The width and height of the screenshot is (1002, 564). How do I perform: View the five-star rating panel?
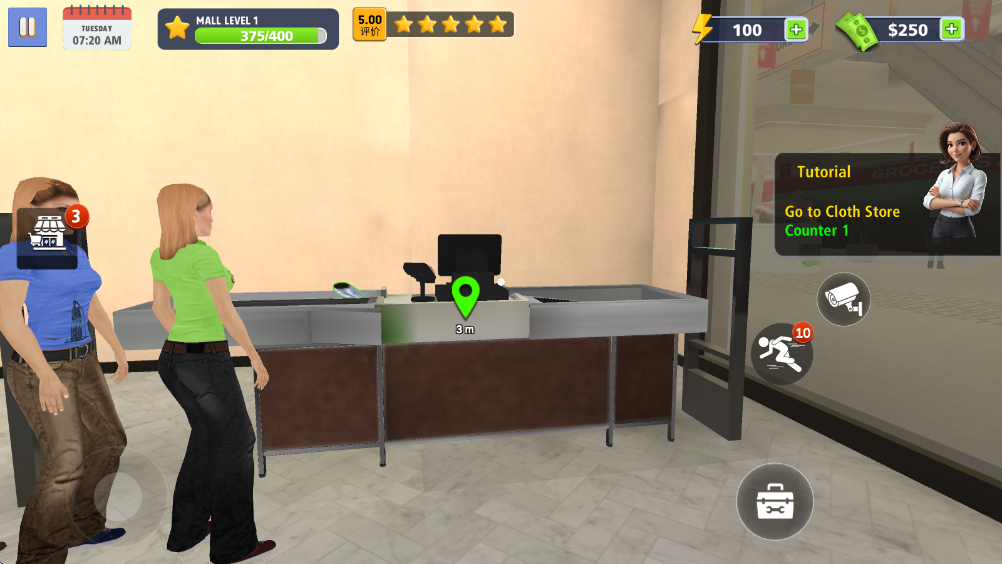pyautogui.click(x=433, y=24)
